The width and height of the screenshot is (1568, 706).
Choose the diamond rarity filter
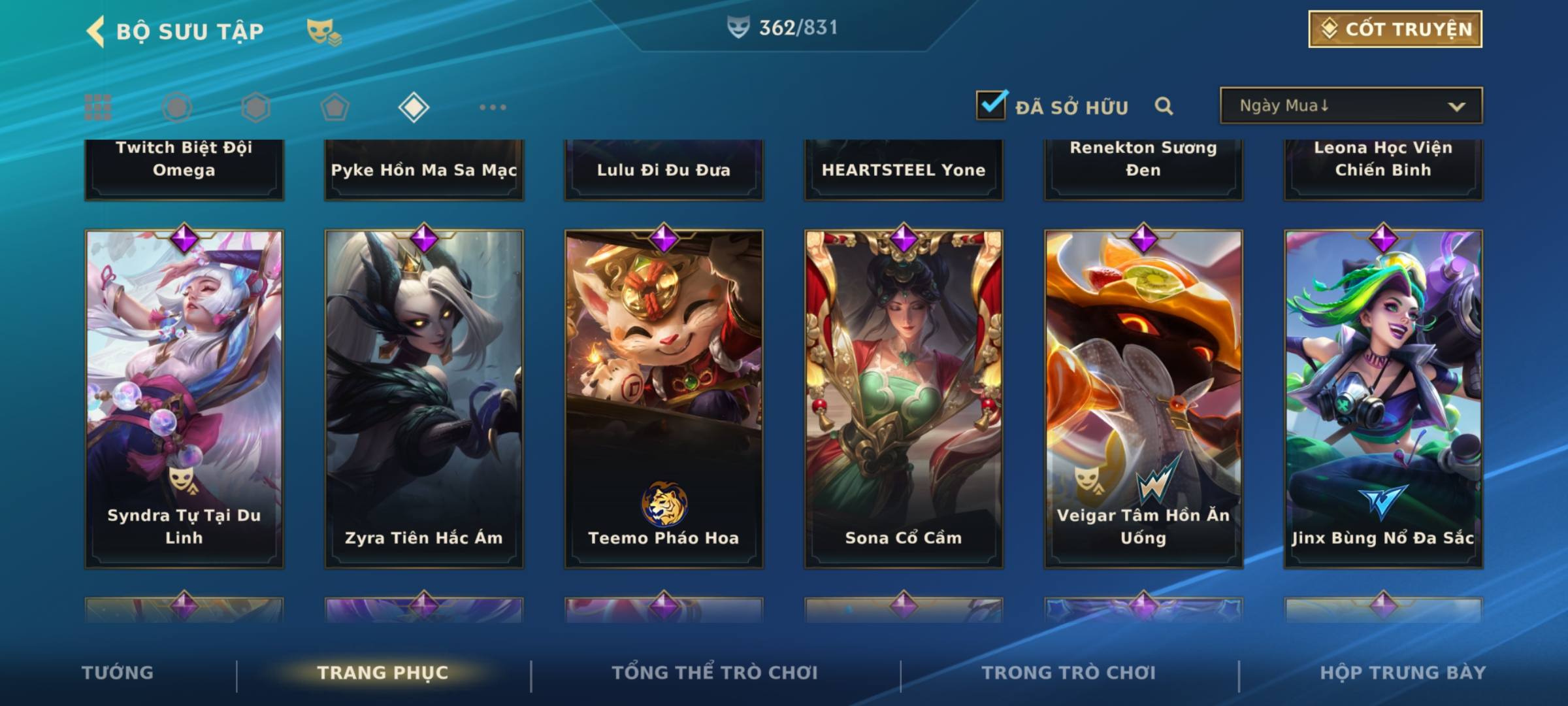point(413,107)
